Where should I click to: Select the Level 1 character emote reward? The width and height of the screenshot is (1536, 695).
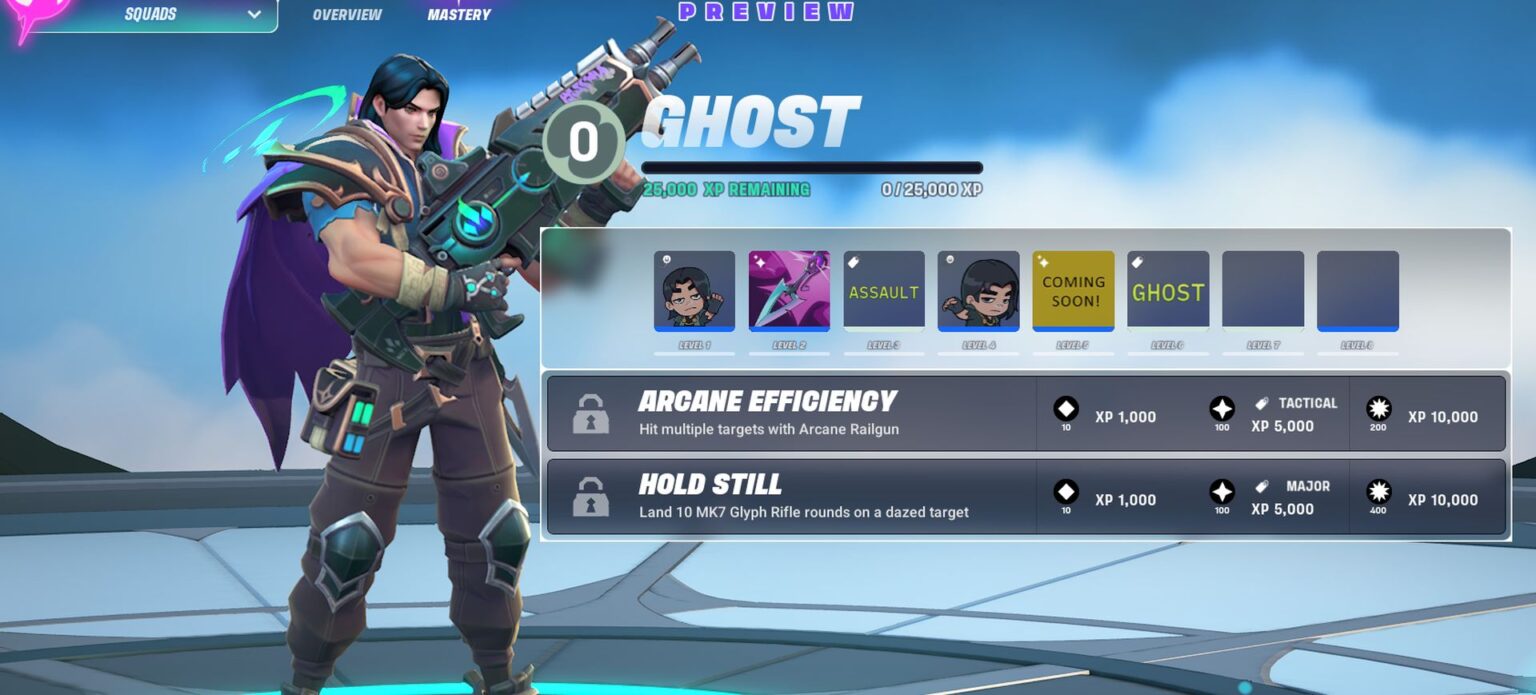(x=694, y=290)
